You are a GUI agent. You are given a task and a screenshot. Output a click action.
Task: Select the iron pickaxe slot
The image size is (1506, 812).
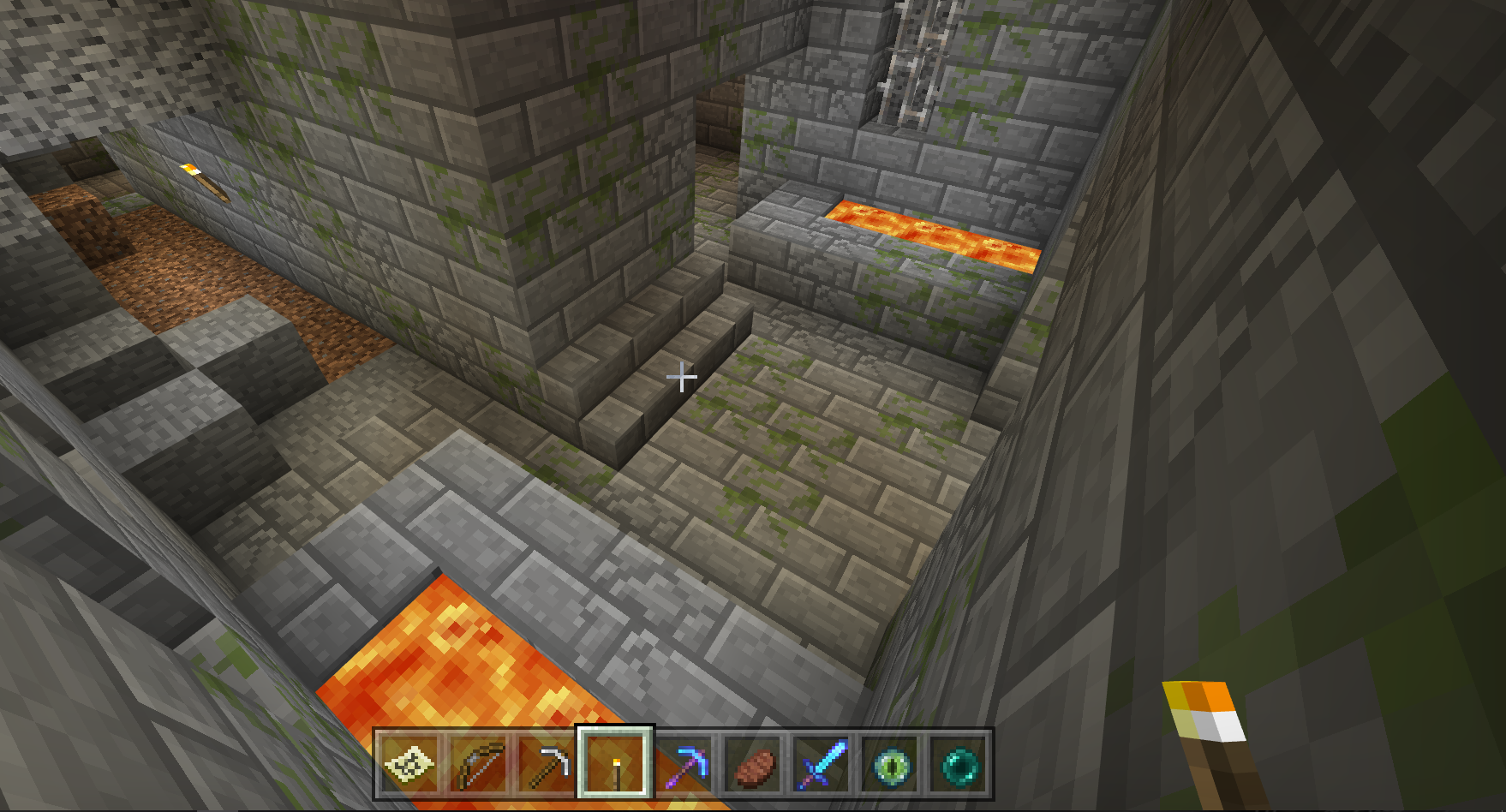(x=547, y=764)
